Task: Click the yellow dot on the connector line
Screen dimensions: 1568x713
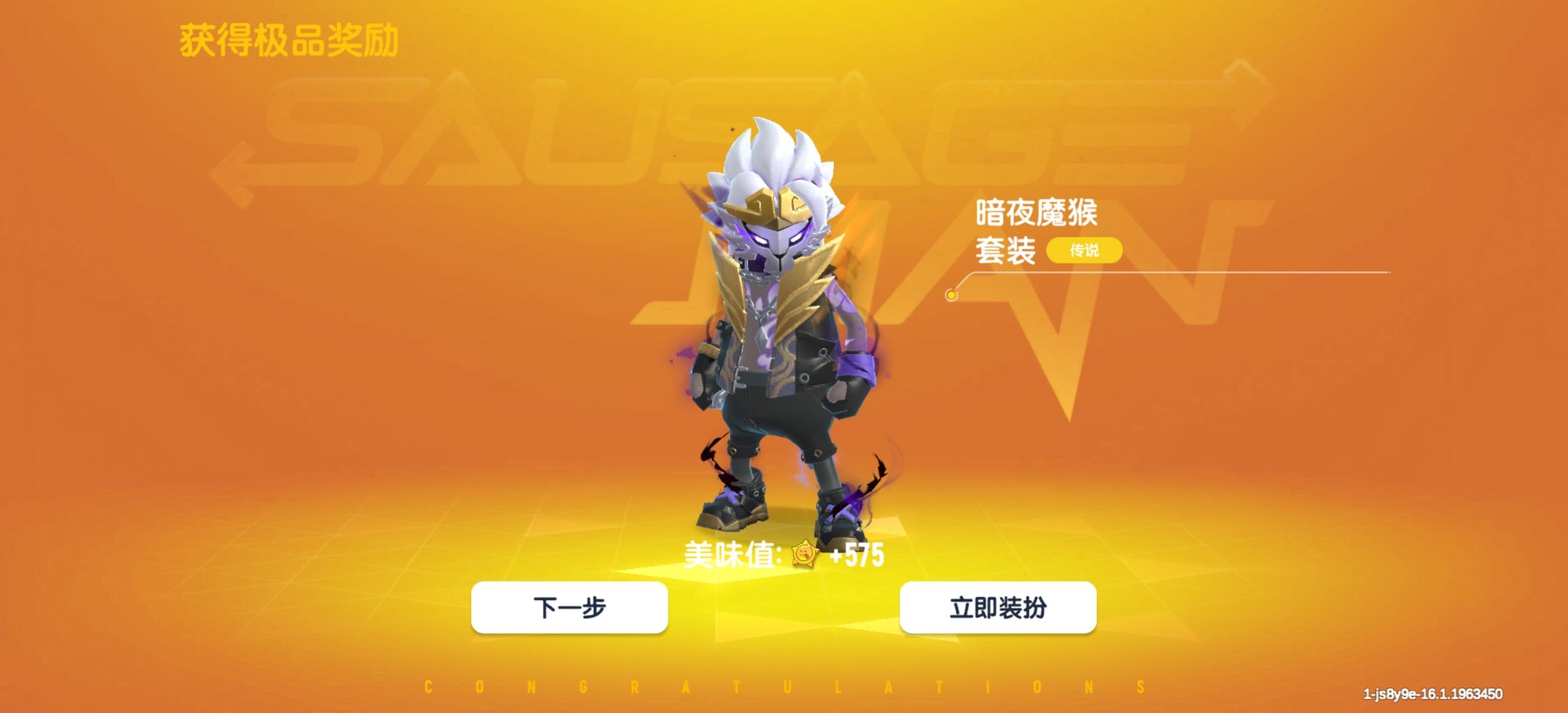Action: (x=952, y=296)
